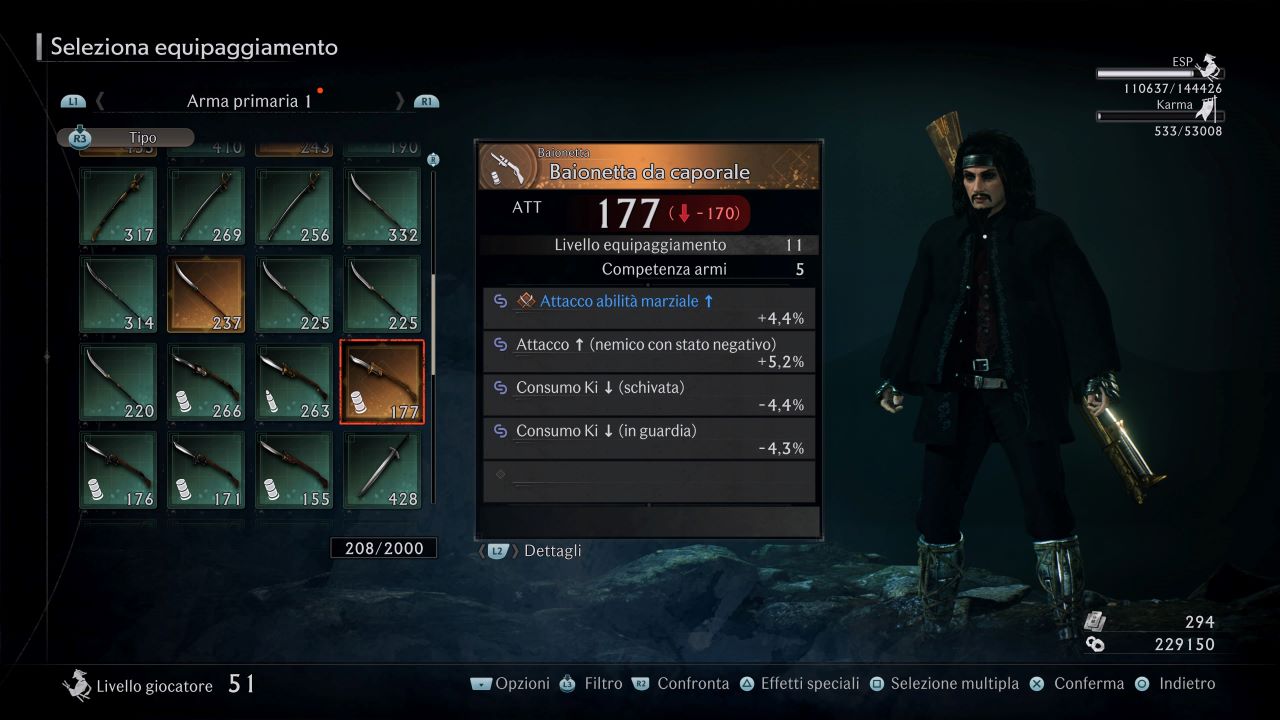Click the L2 prompt icon before Dettagli

pyautogui.click(x=496, y=550)
